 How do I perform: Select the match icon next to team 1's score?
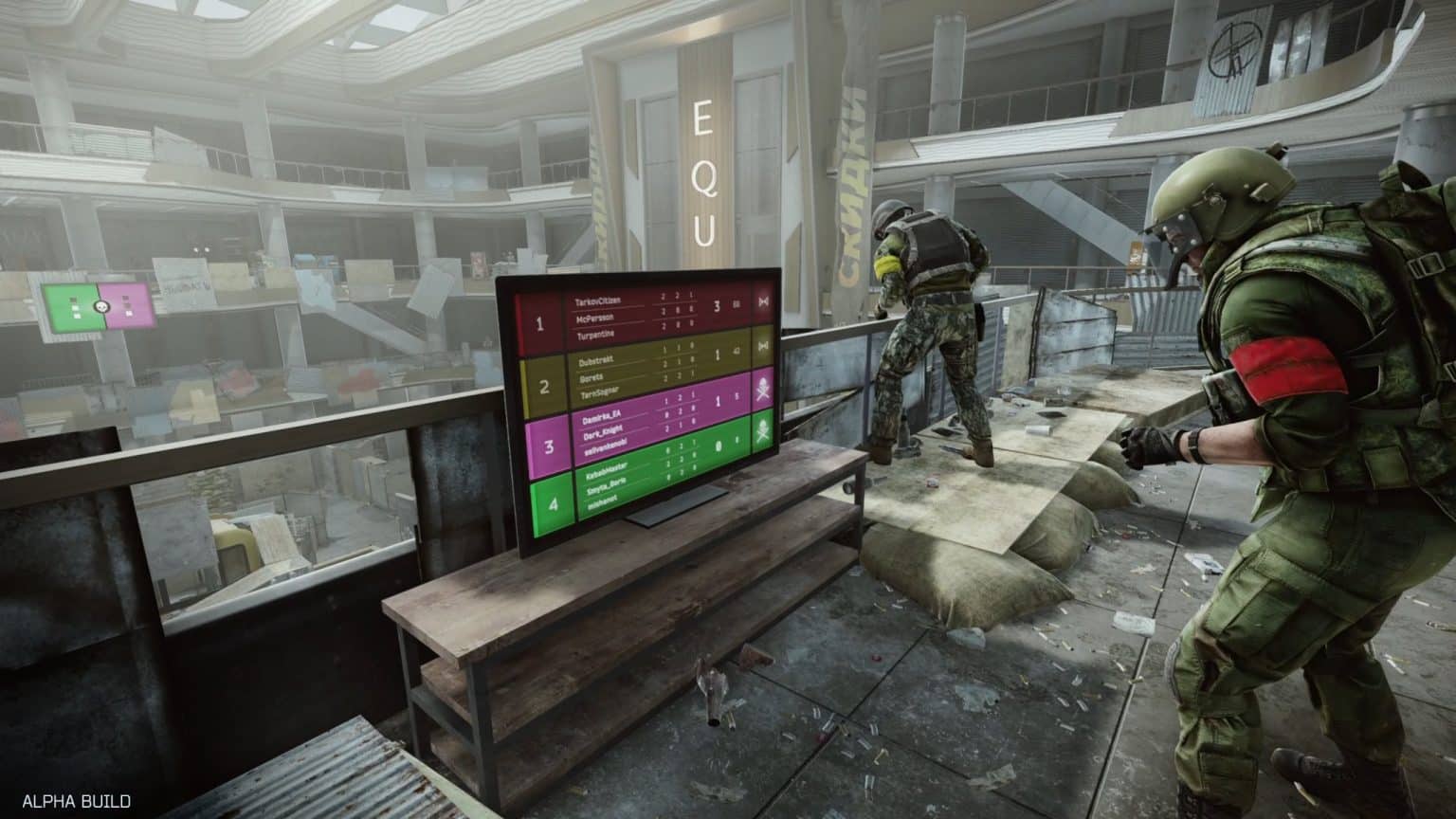(761, 301)
